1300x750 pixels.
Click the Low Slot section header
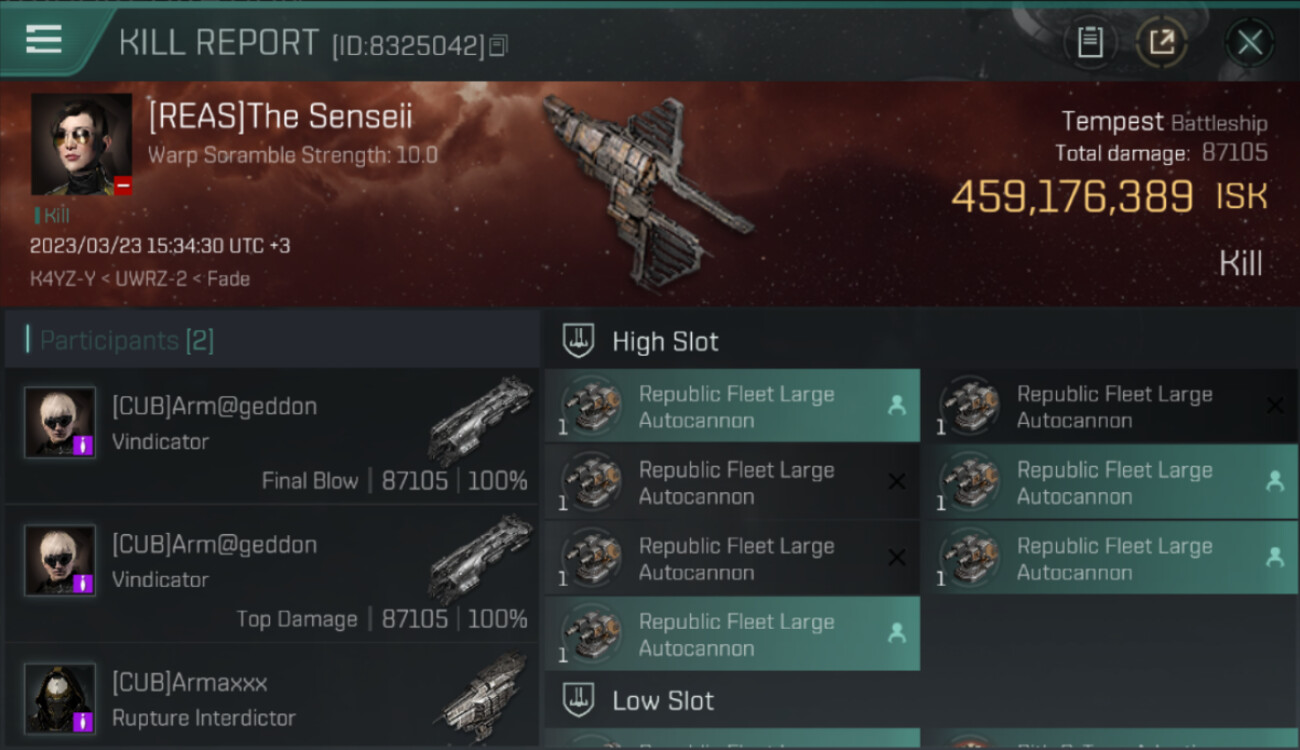pos(663,701)
